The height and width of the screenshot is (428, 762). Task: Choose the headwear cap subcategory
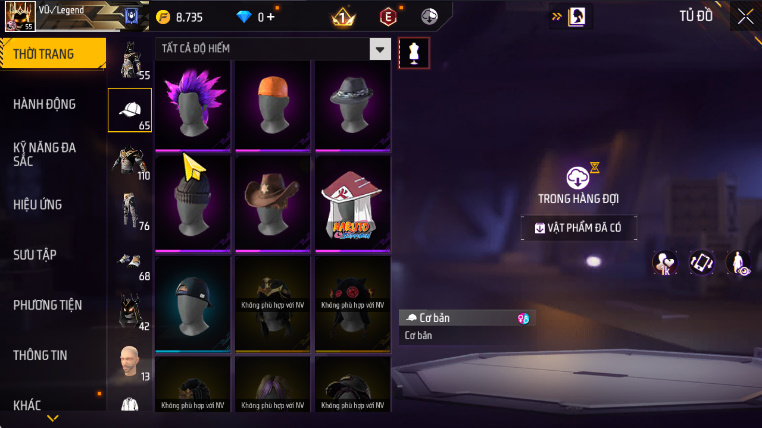[x=130, y=111]
